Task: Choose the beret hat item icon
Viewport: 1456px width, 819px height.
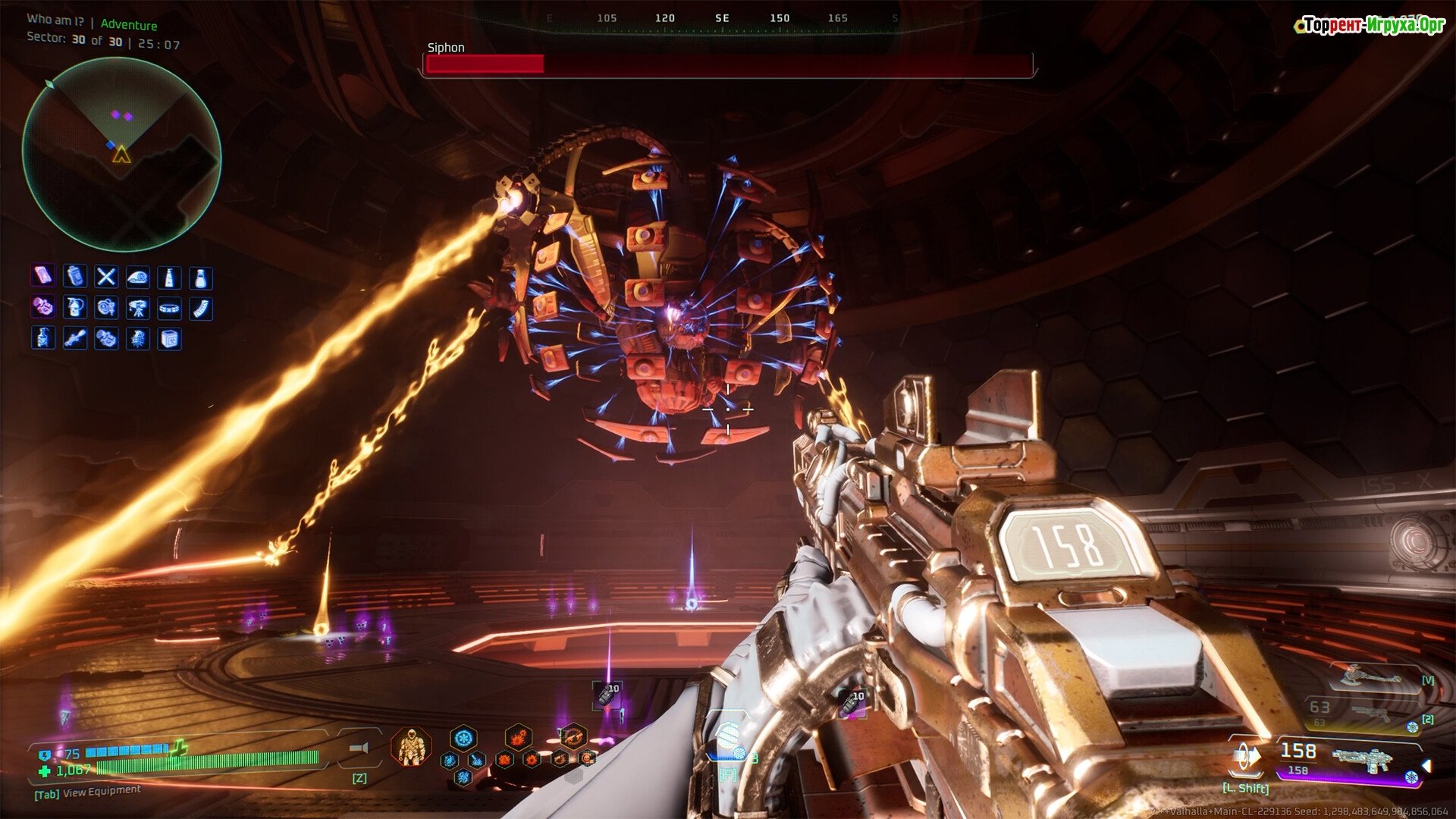Action: coord(137,278)
